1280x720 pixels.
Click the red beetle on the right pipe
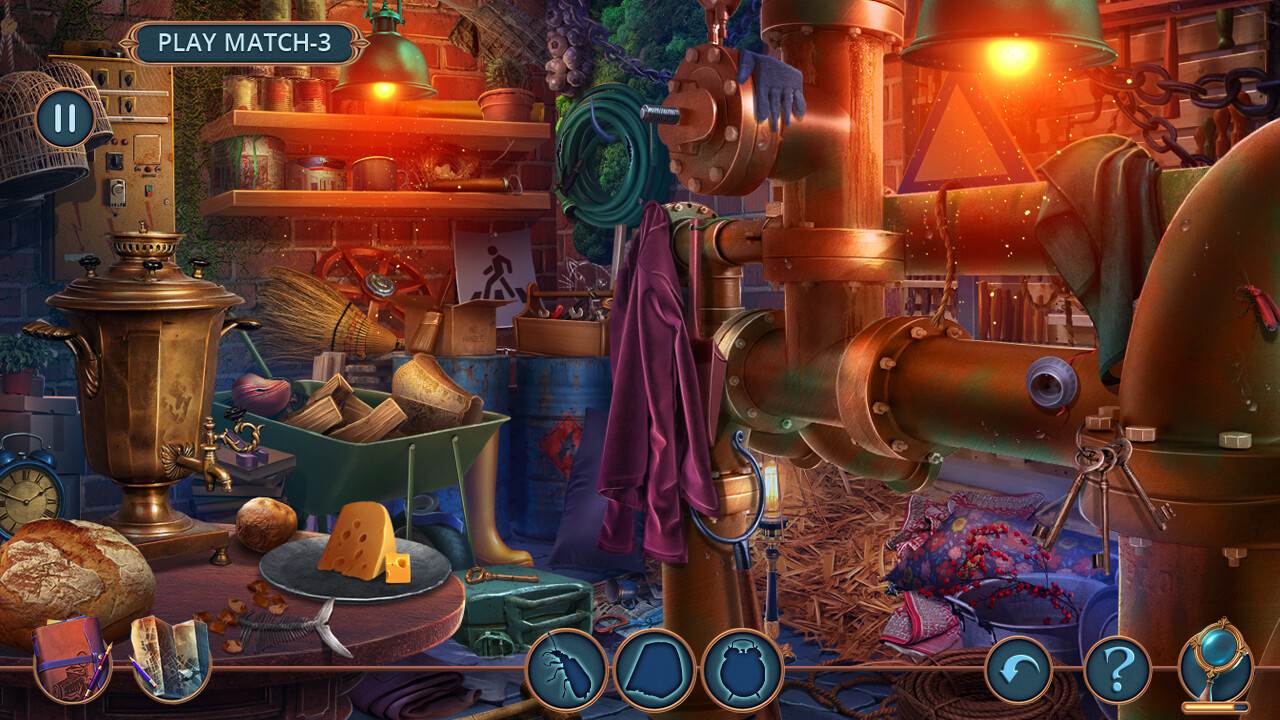point(1258,305)
